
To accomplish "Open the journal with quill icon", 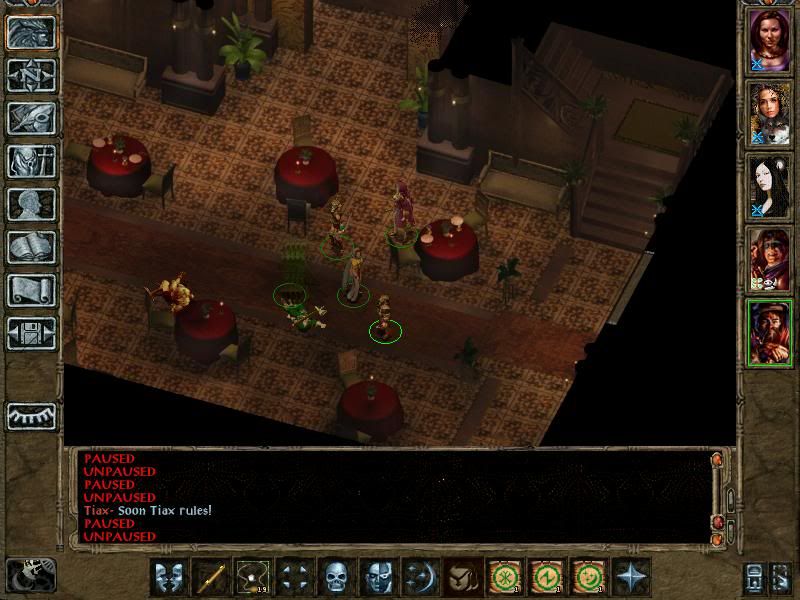I will (31, 118).
